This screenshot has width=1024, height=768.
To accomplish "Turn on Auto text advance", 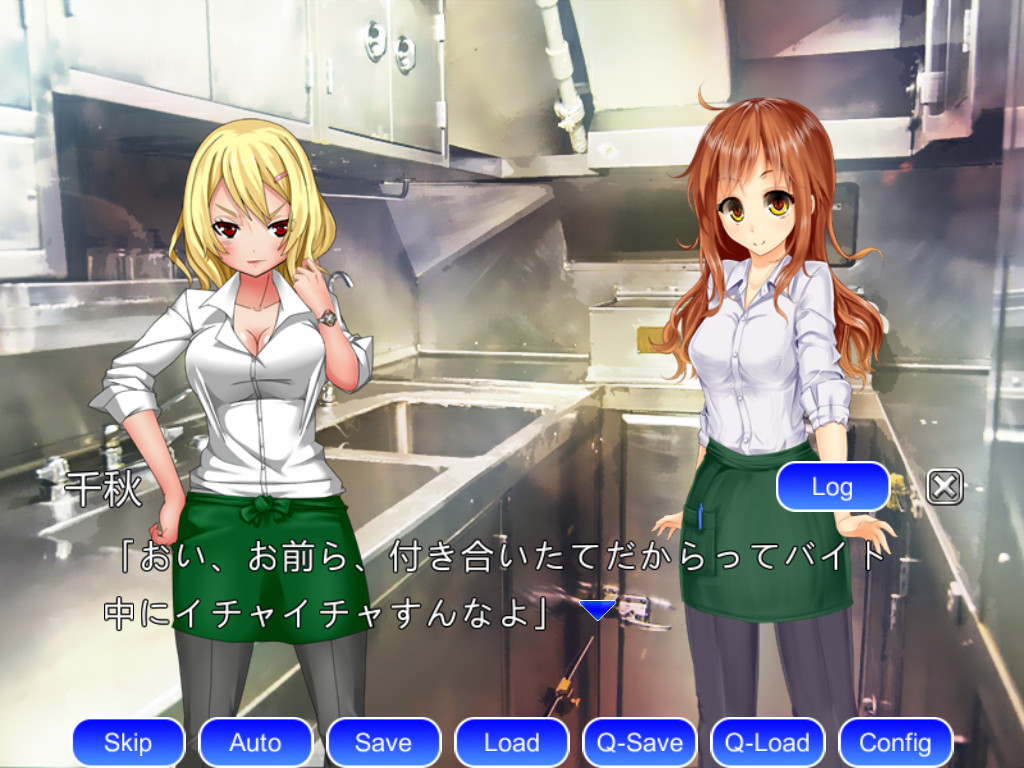I will (x=255, y=742).
